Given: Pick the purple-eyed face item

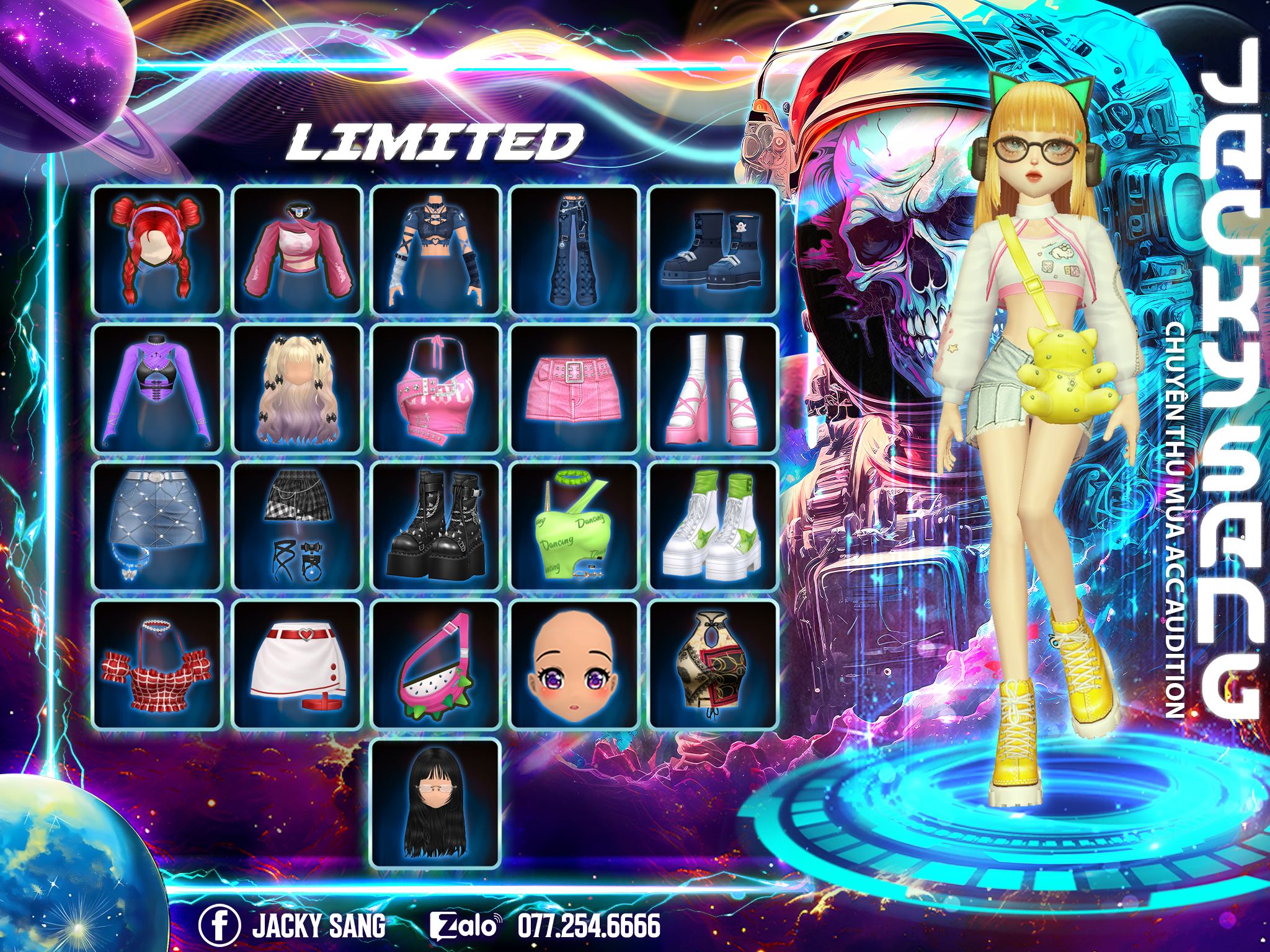Looking at the screenshot, I should point(574,664).
